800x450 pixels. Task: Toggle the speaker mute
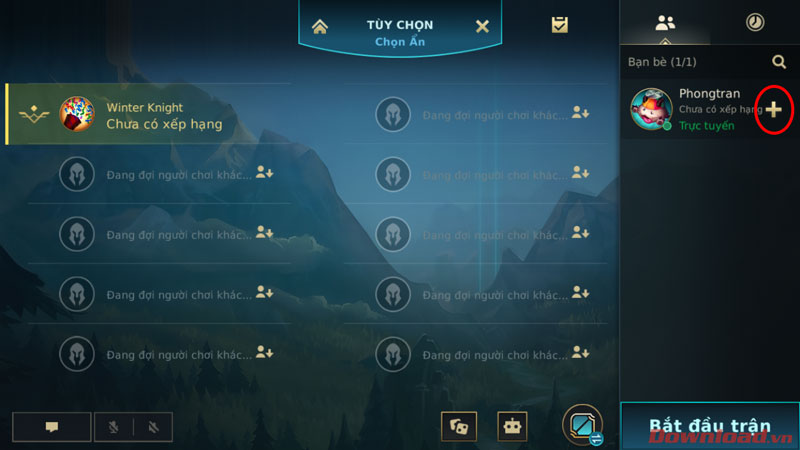(153, 427)
